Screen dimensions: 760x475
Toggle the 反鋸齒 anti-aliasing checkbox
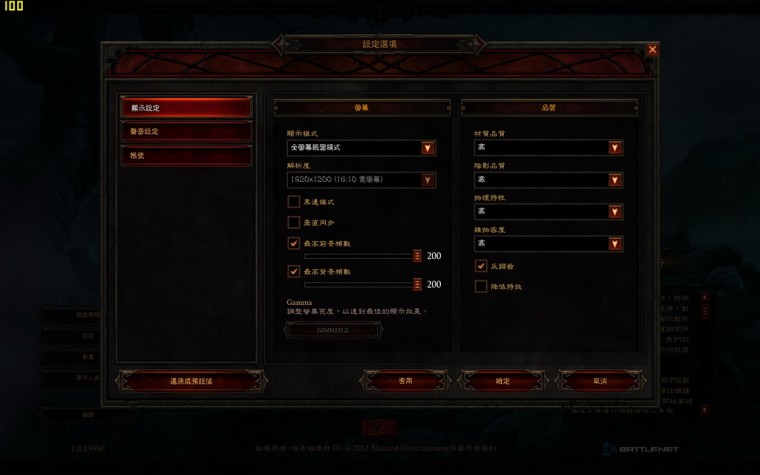click(481, 267)
